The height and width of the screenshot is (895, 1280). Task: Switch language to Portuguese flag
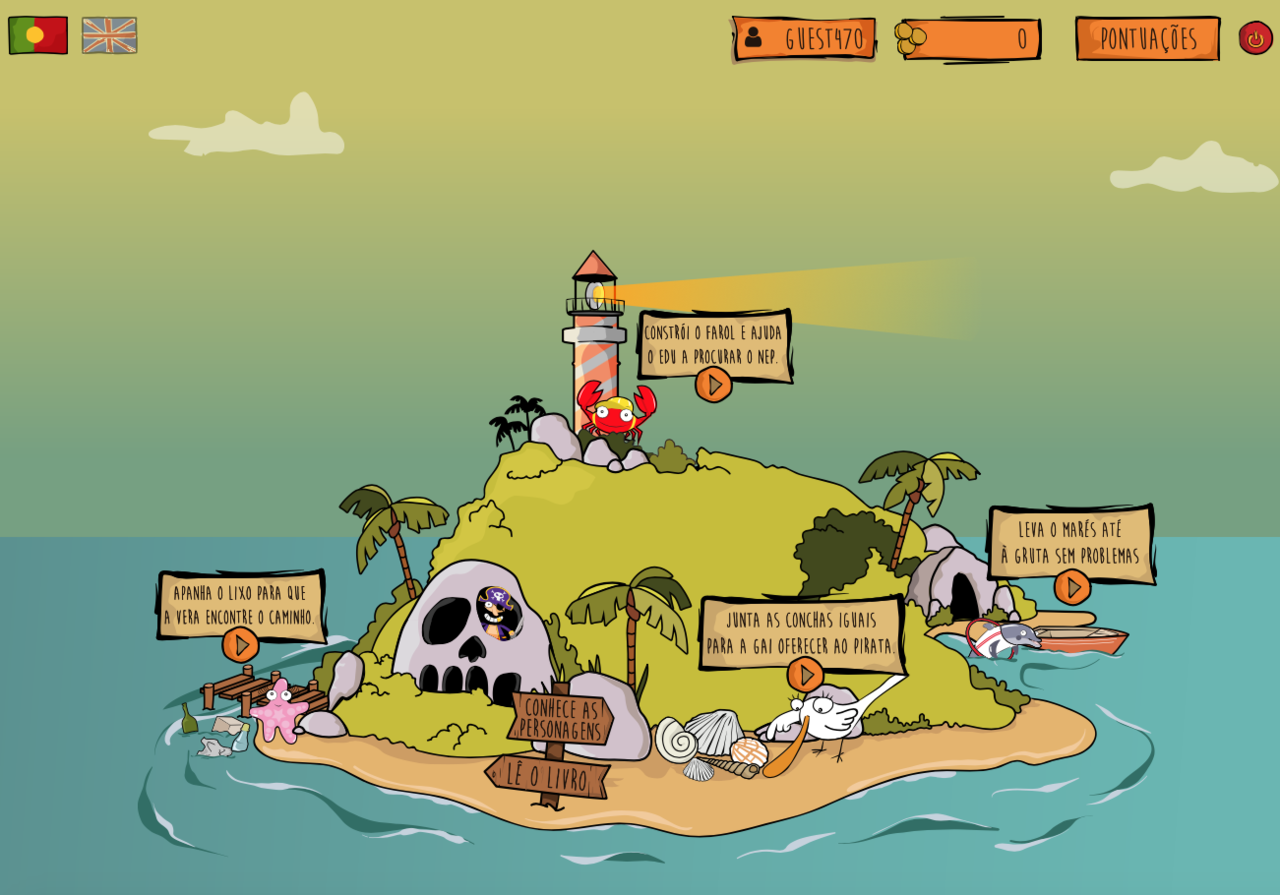(x=38, y=35)
